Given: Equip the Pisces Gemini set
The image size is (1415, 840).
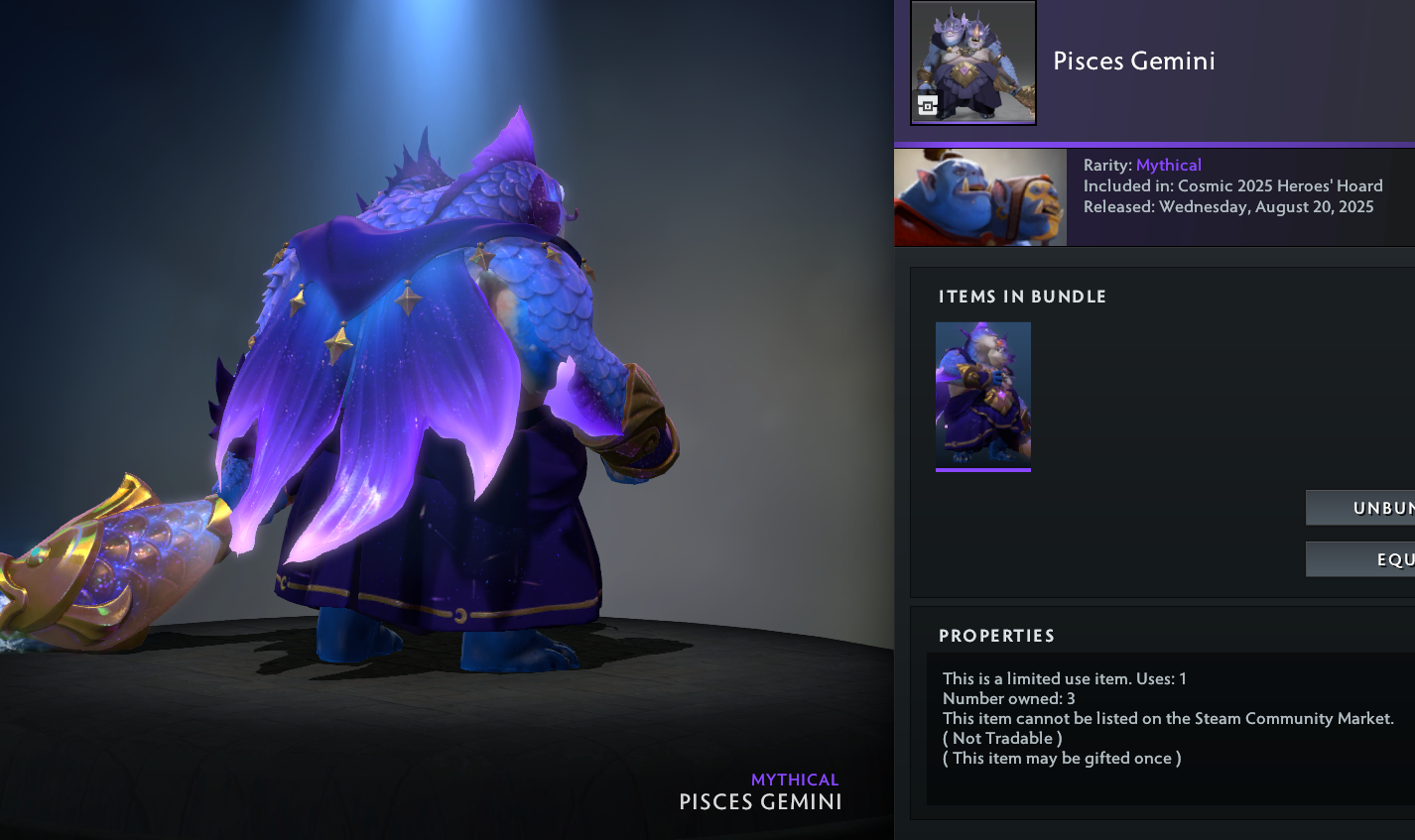Looking at the screenshot, I should pos(1361,559).
